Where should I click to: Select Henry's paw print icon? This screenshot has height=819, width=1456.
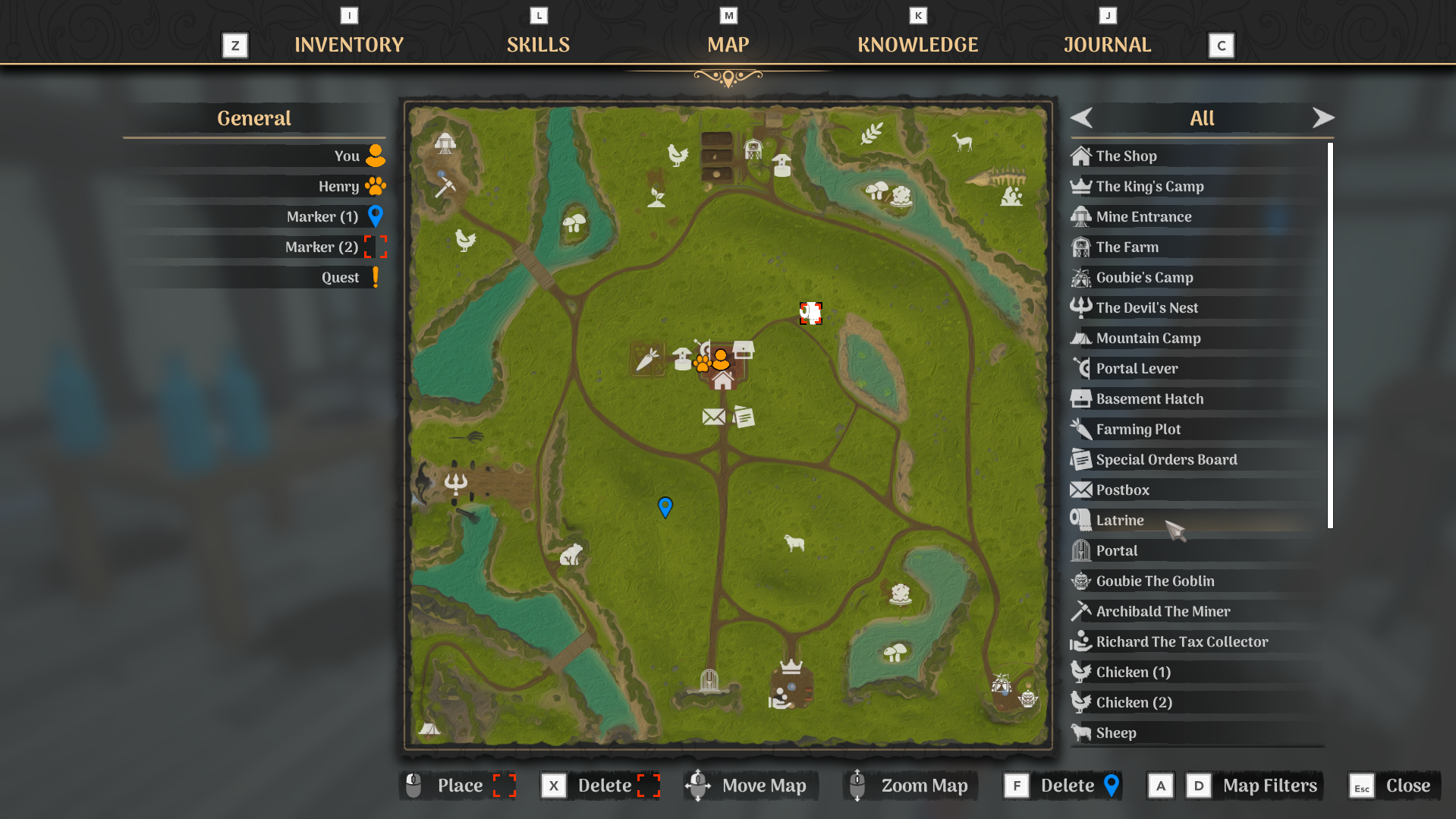point(375,186)
